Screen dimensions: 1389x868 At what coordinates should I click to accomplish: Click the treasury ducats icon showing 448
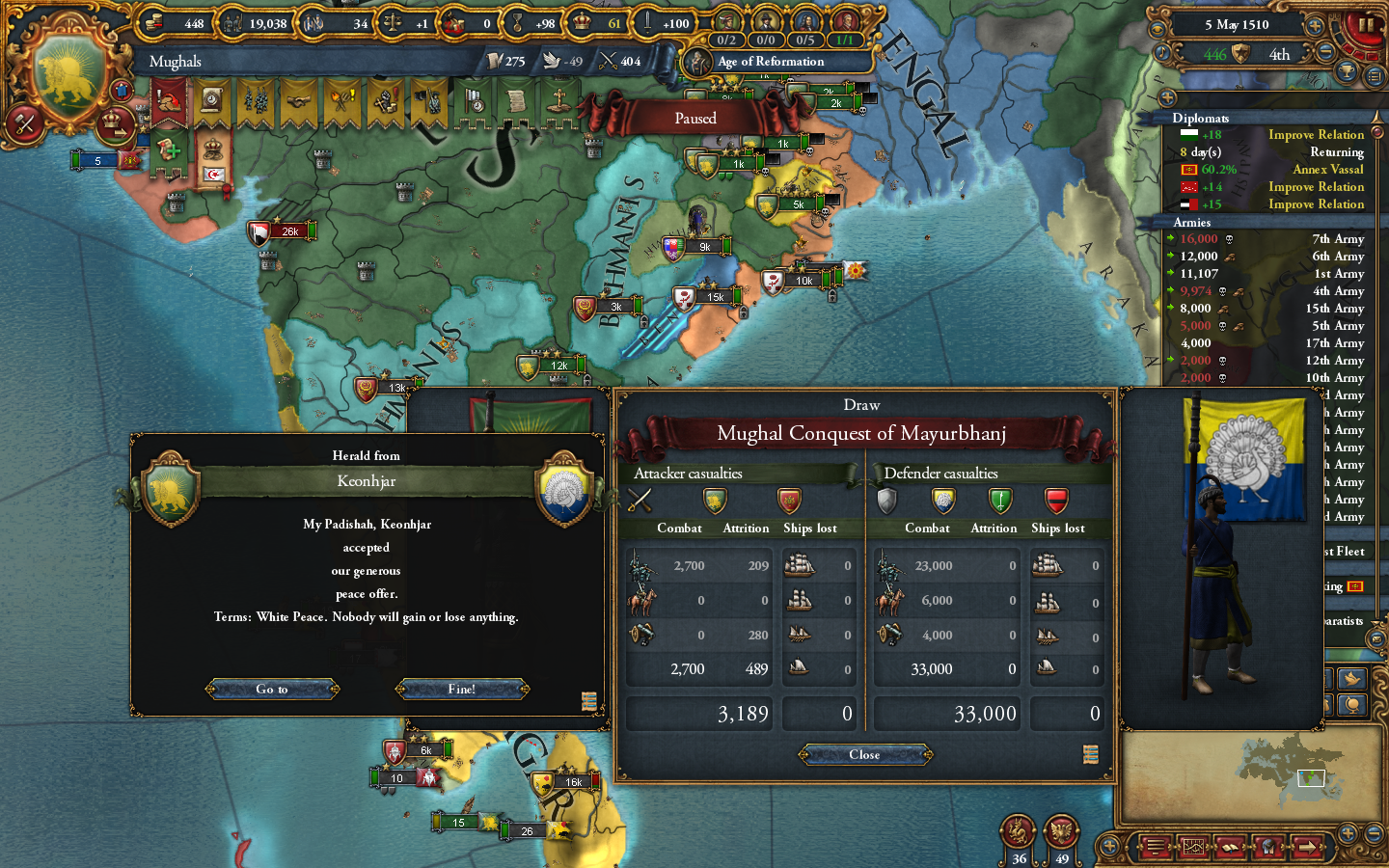click(x=154, y=22)
